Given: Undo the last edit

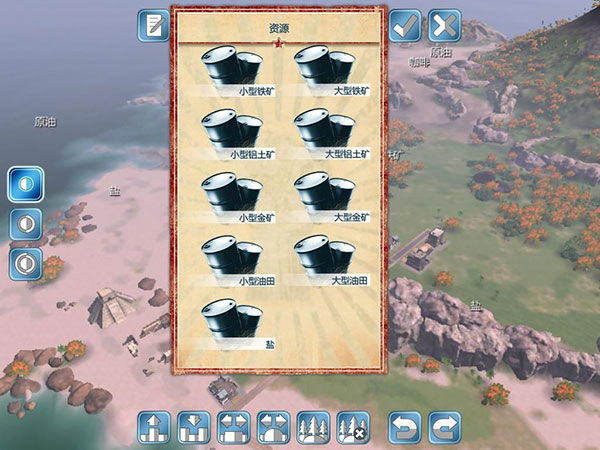Looking at the screenshot, I should pyautogui.click(x=405, y=427).
